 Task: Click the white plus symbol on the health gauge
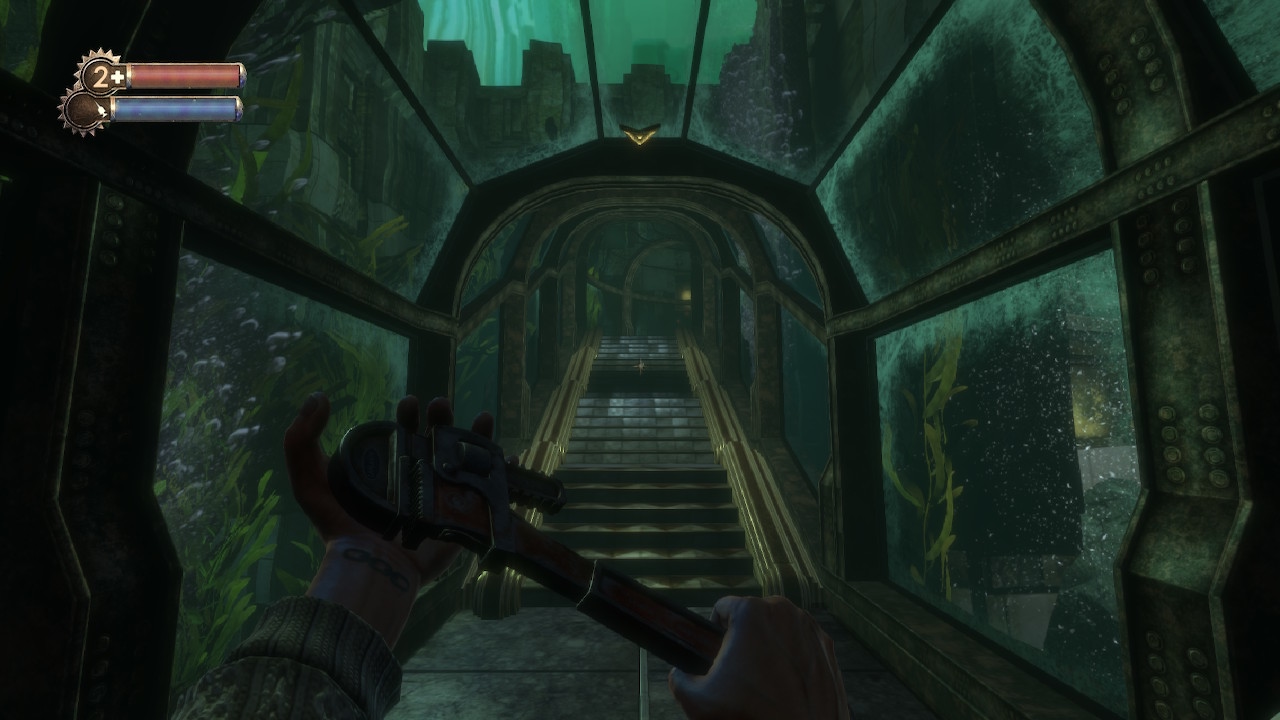tap(116, 76)
